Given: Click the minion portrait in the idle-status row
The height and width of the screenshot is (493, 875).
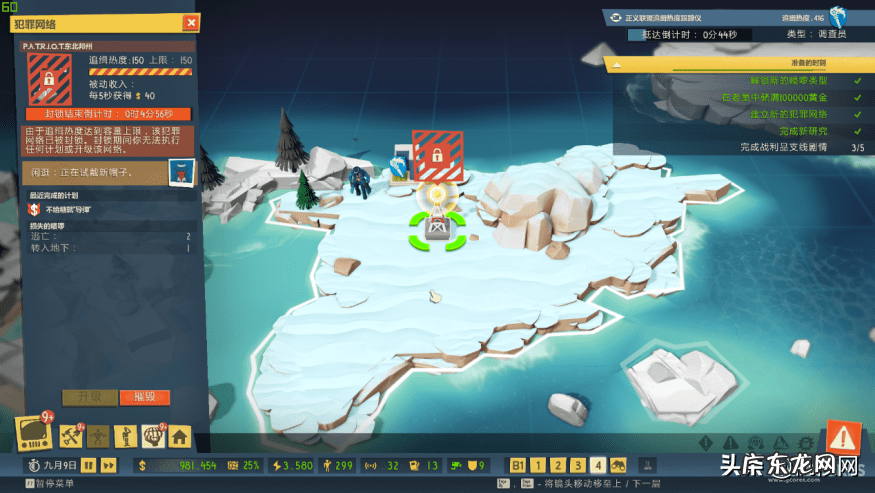Looking at the screenshot, I should click(x=180, y=171).
